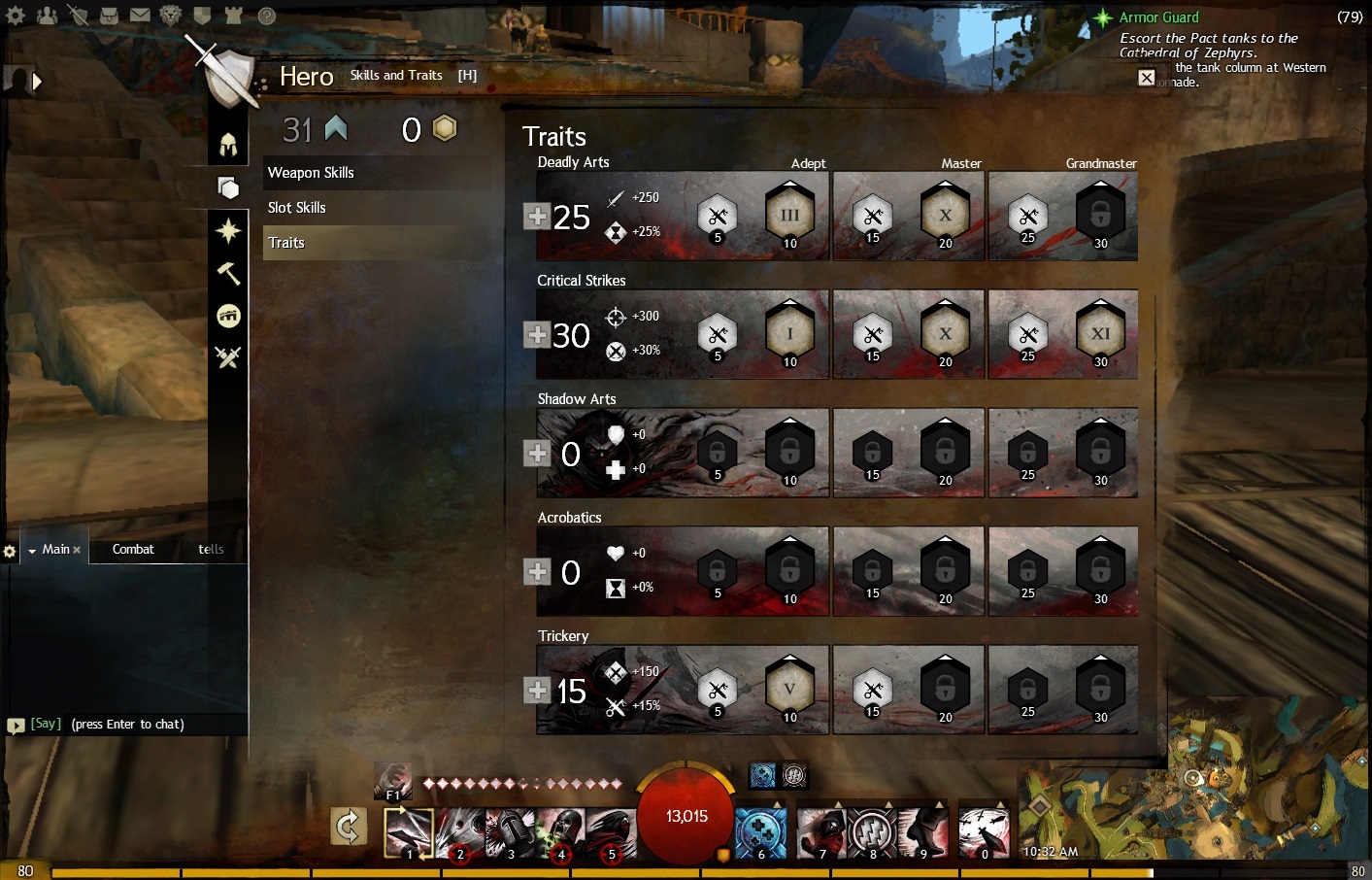
Task: Select Slot Skills in the Hero panel
Action: (297, 208)
